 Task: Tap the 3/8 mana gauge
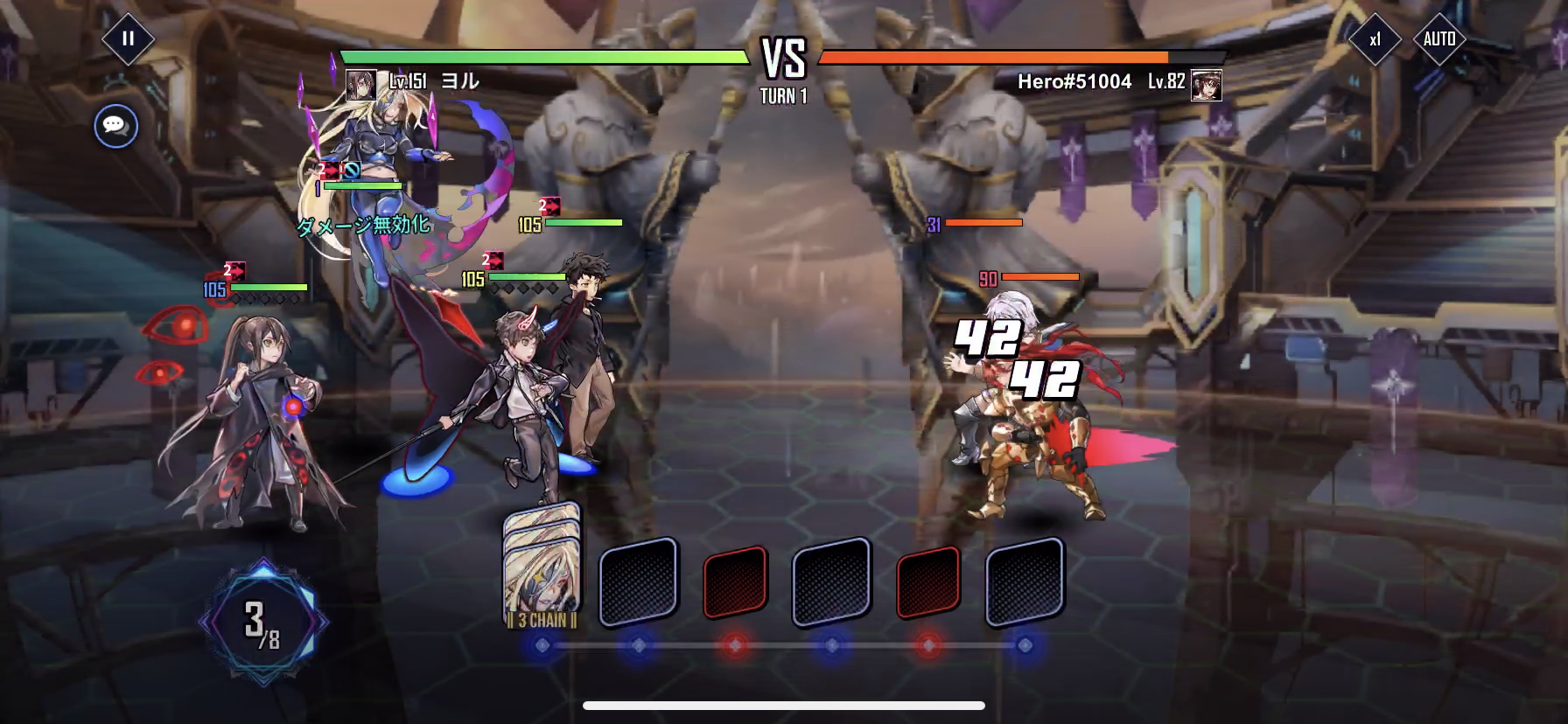pyautogui.click(x=263, y=623)
